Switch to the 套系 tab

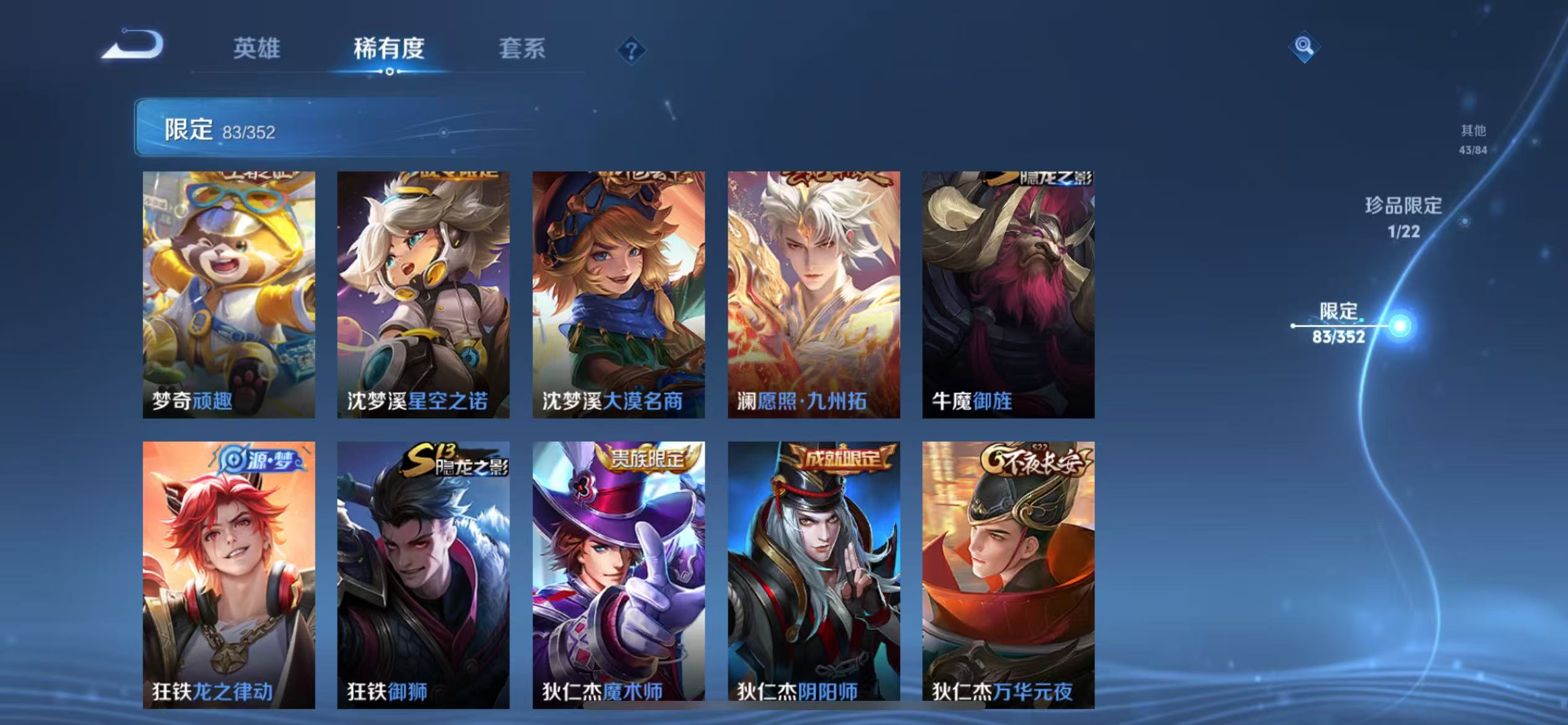pos(522,50)
